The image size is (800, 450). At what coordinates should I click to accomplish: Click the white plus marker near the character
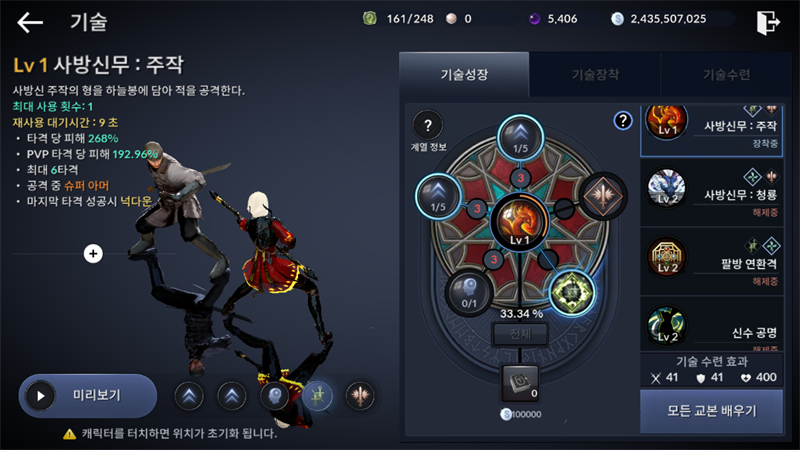pos(93,254)
